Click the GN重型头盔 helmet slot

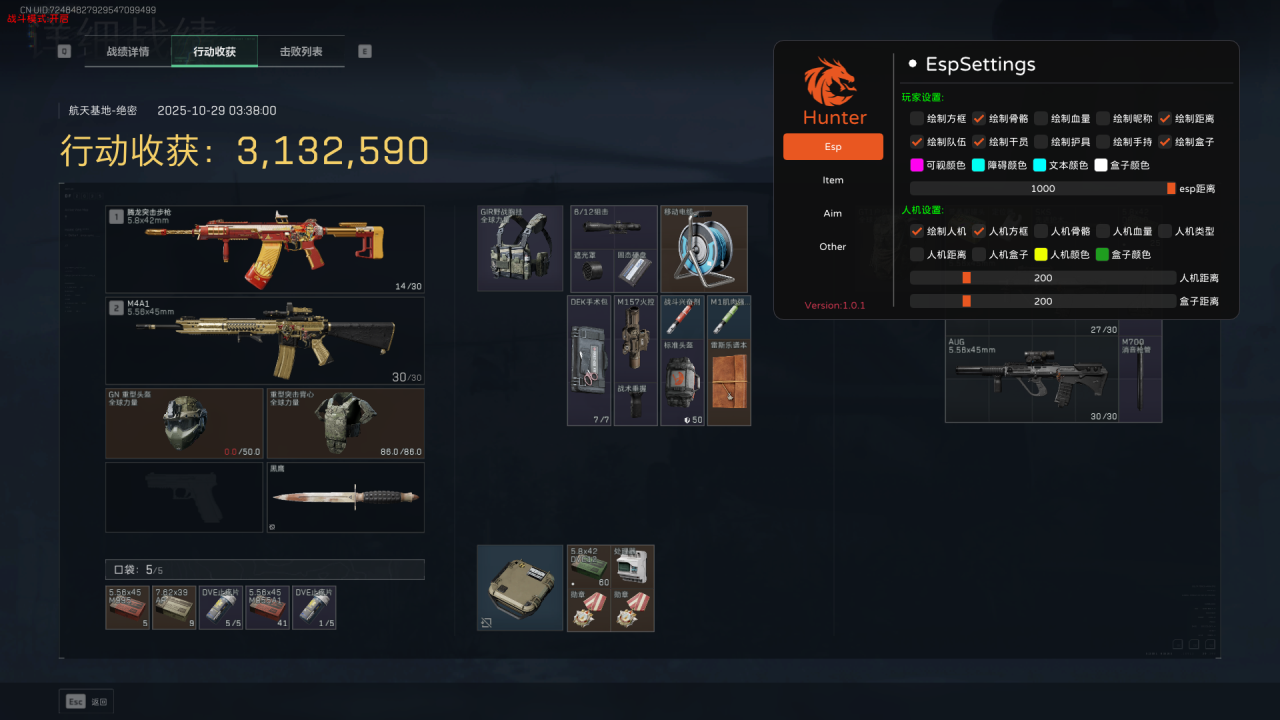click(x=184, y=424)
